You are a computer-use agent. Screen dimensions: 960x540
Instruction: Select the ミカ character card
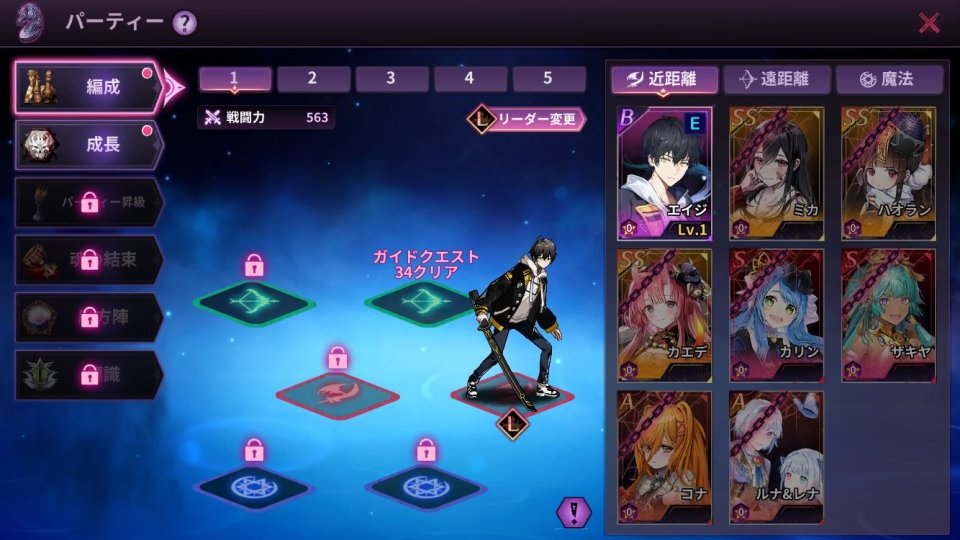(777, 174)
